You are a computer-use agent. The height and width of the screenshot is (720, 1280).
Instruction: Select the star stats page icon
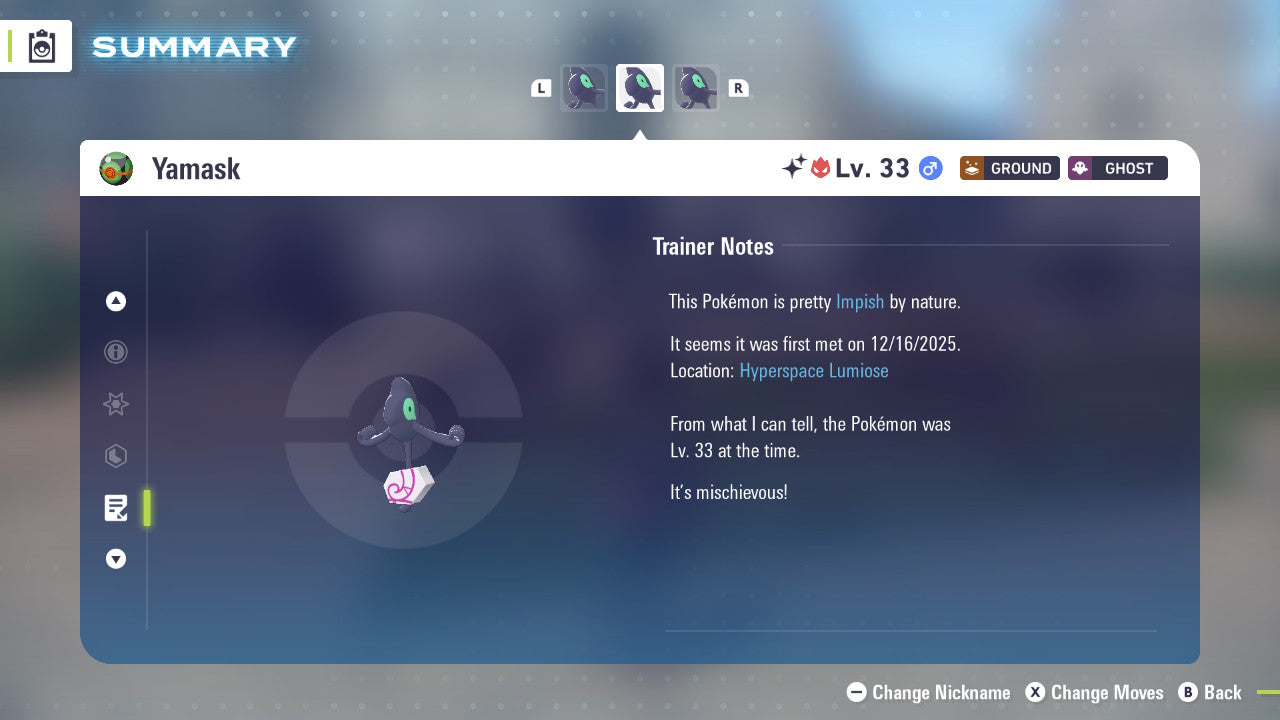(116, 404)
